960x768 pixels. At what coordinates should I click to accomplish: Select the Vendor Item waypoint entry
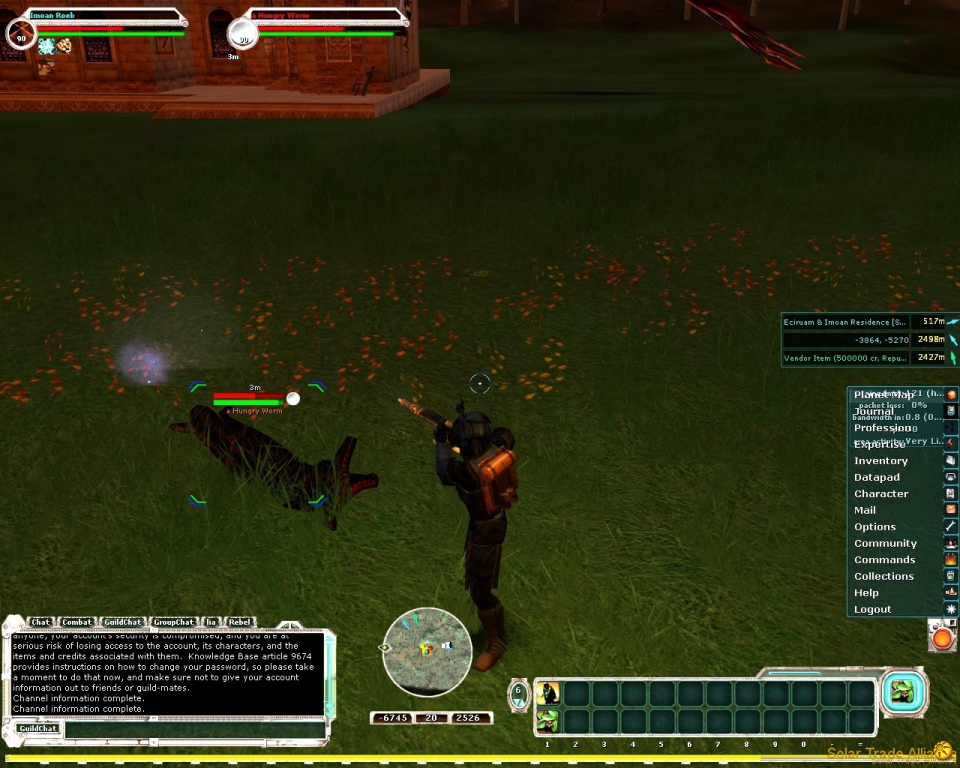(x=846, y=358)
